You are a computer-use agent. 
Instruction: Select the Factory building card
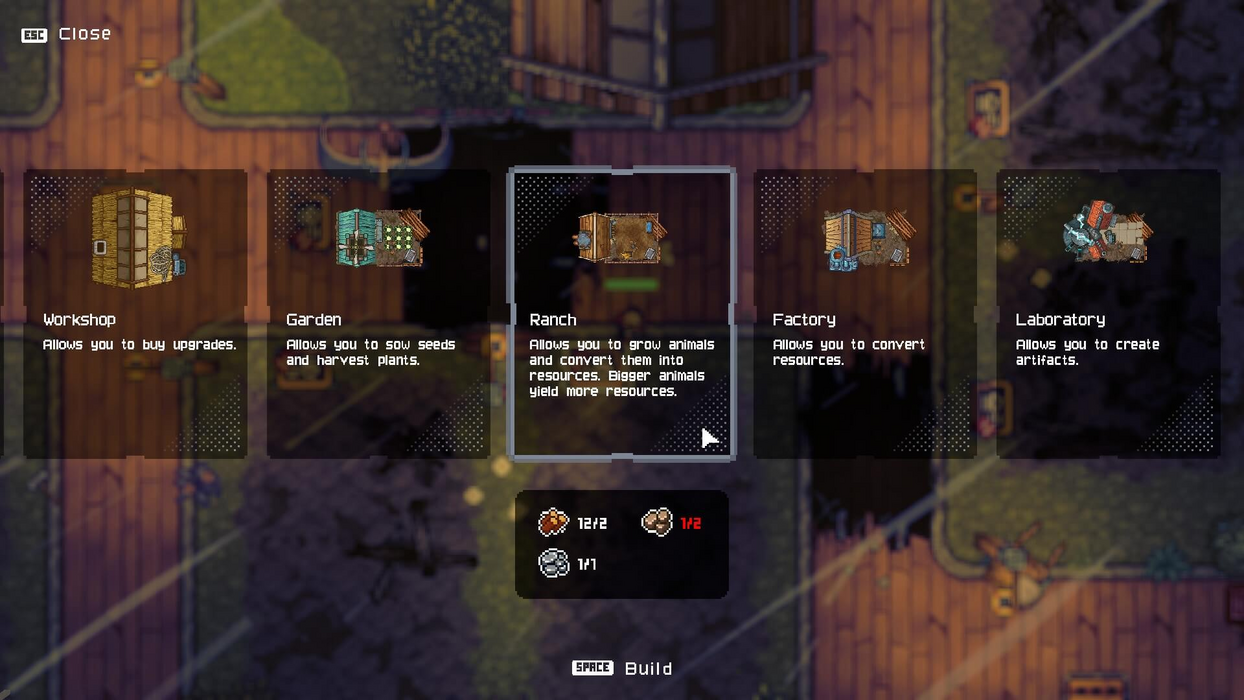tap(865, 313)
